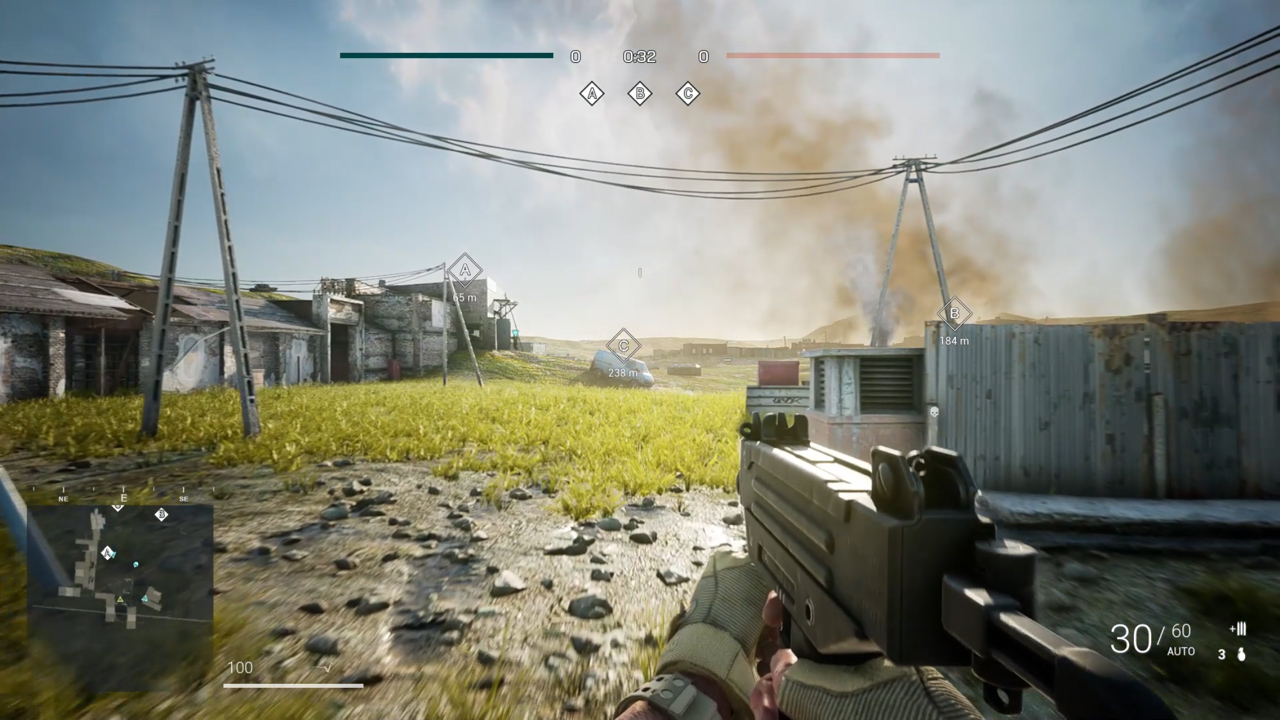The image size is (1280, 720).
Task: Click the E compass heading above minimap
Action: pos(123,498)
